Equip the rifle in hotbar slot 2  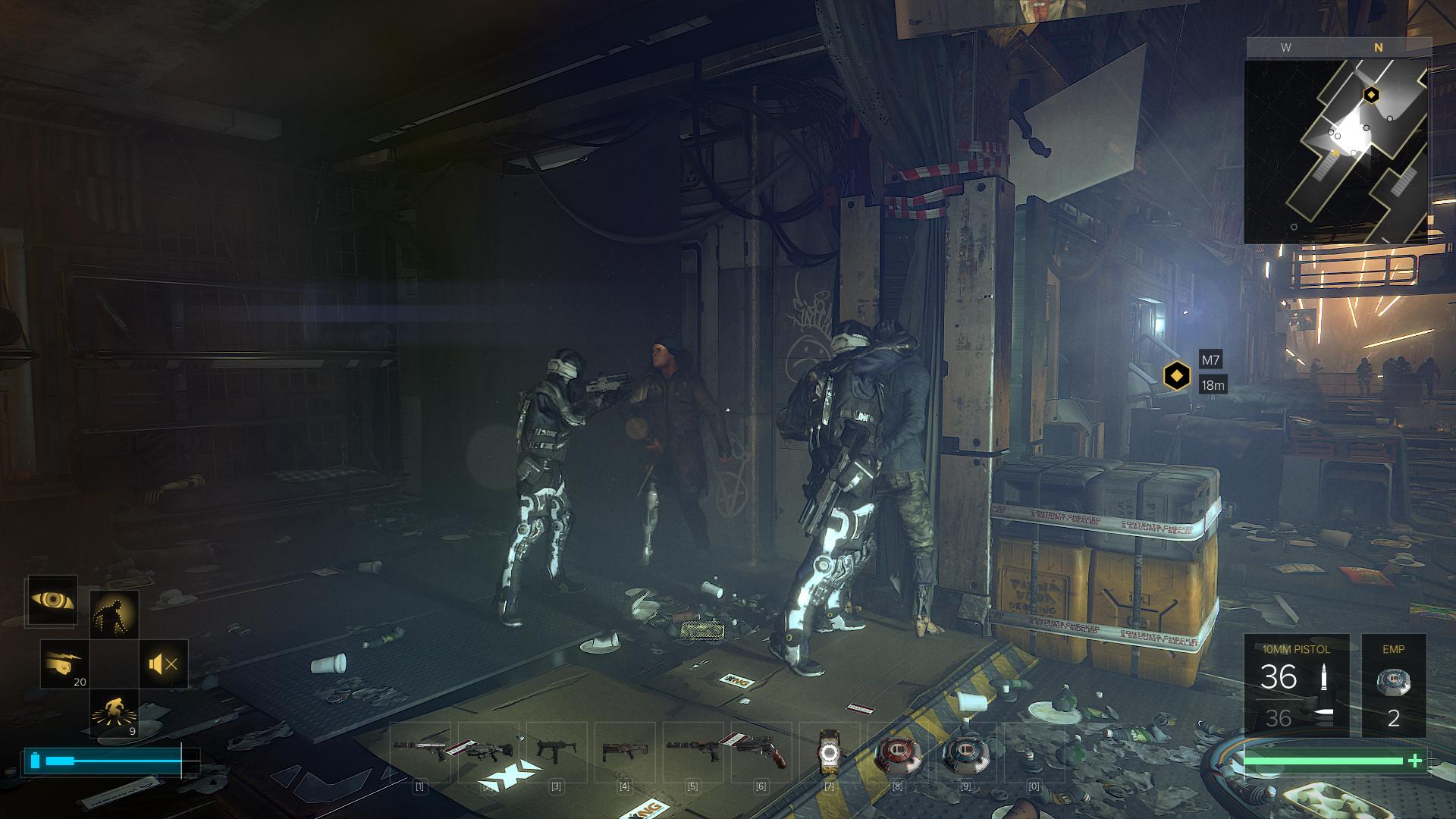tap(488, 752)
